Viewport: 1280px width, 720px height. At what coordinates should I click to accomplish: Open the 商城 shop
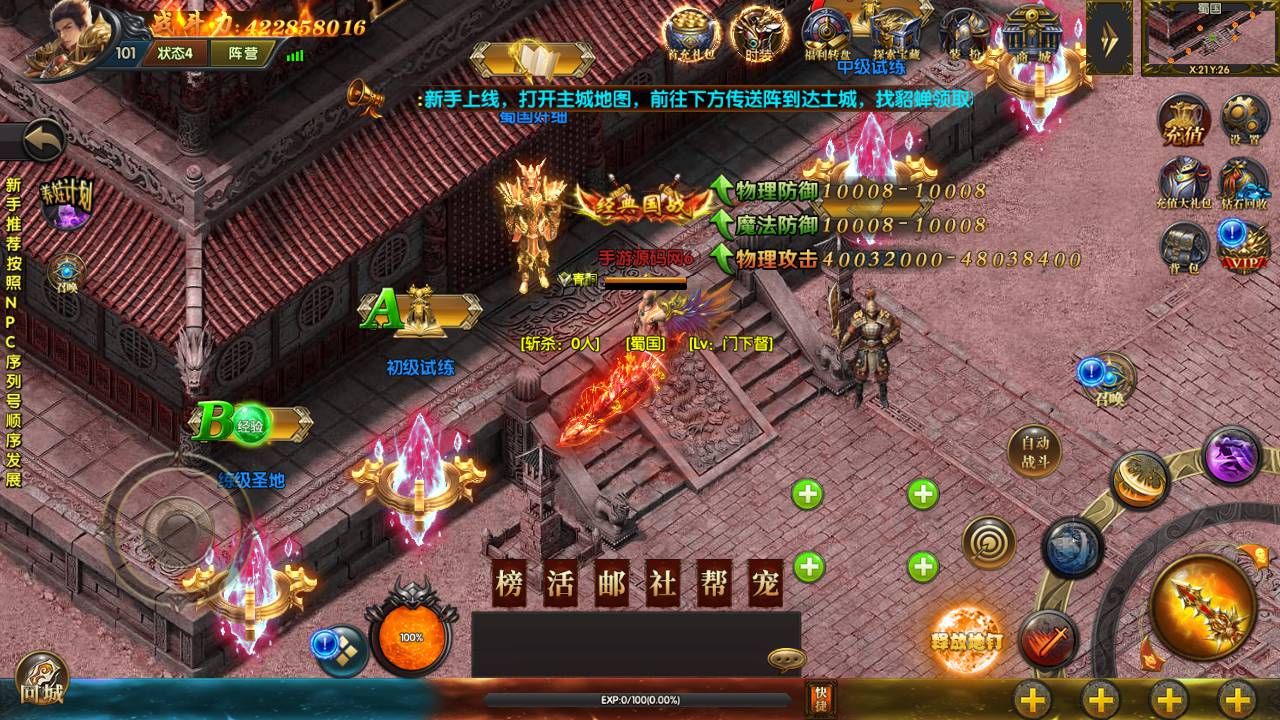click(1029, 36)
